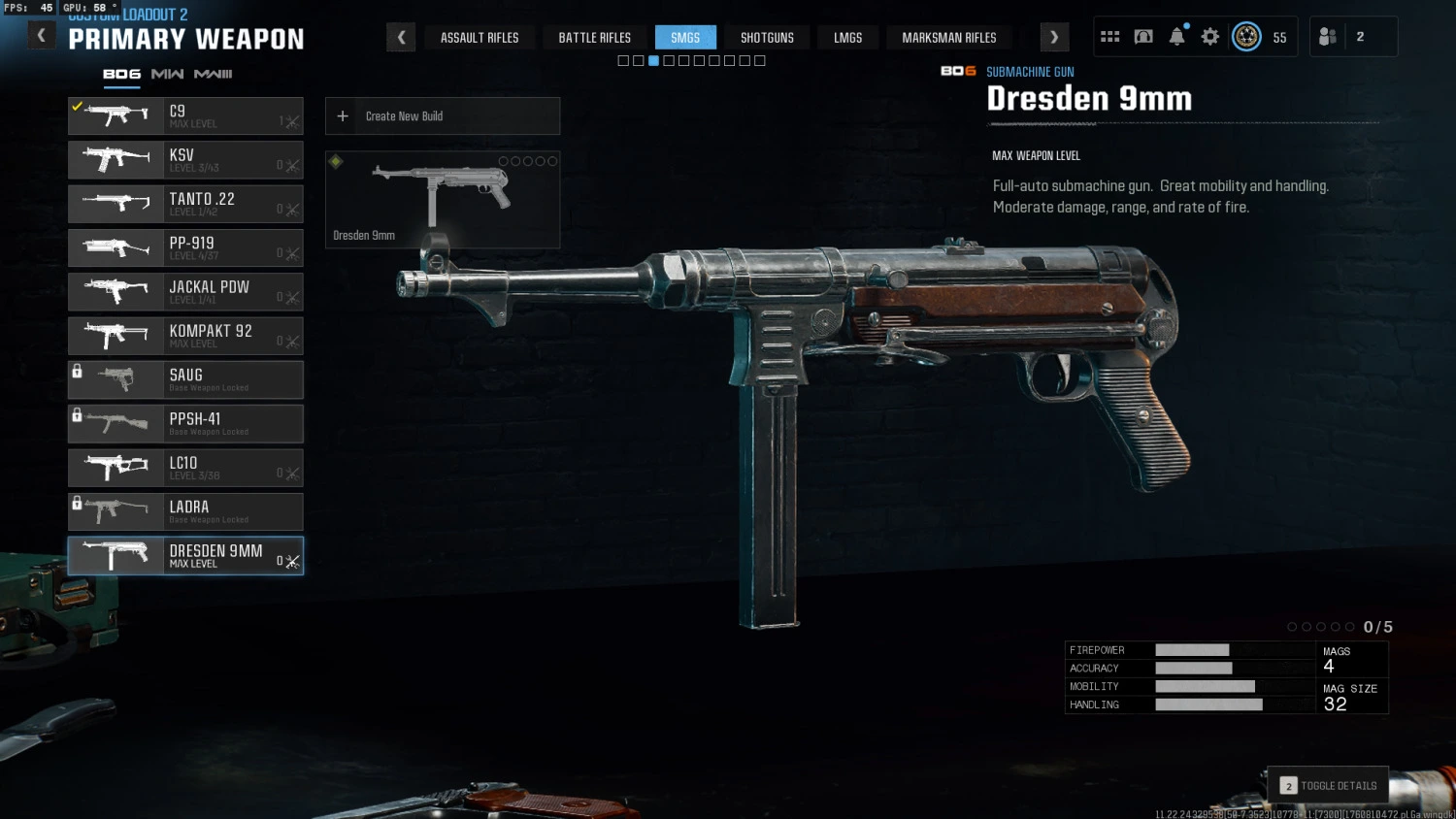Switch to the Assault Rifles tab
This screenshot has height=819, width=1456.
(x=480, y=38)
